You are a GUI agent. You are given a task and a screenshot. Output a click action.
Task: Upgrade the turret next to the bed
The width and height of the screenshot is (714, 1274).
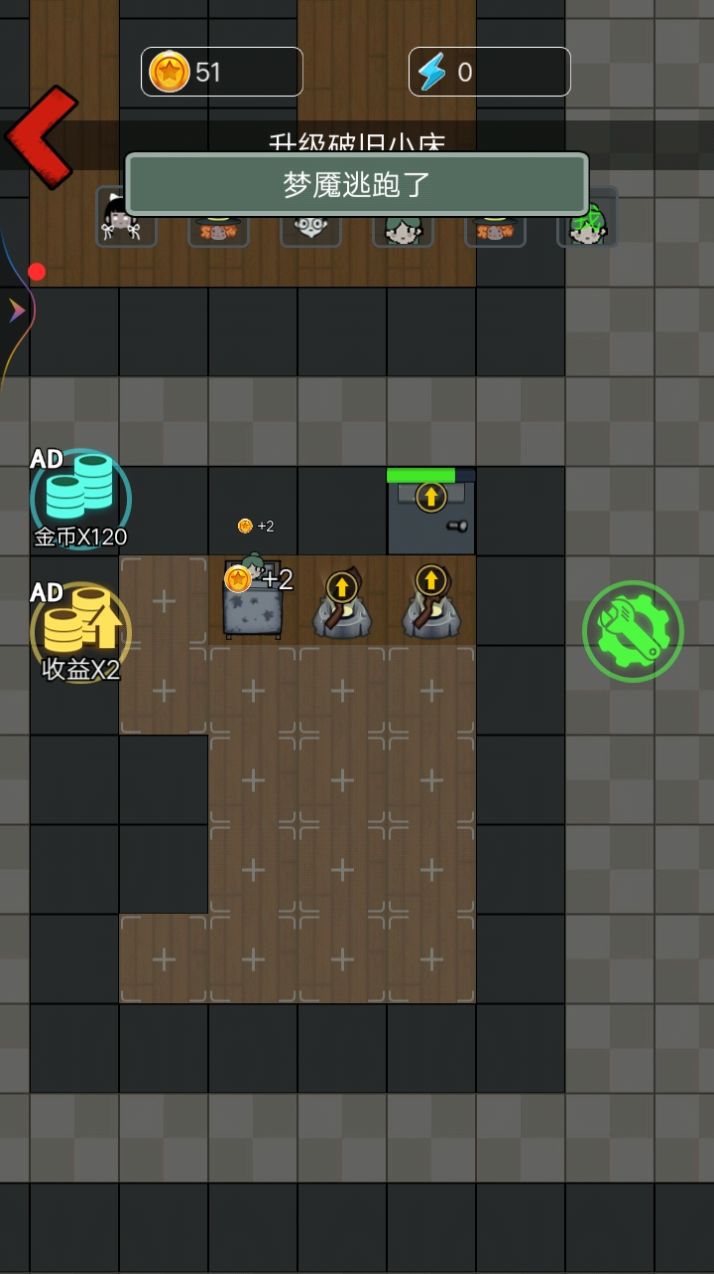coord(342,586)
